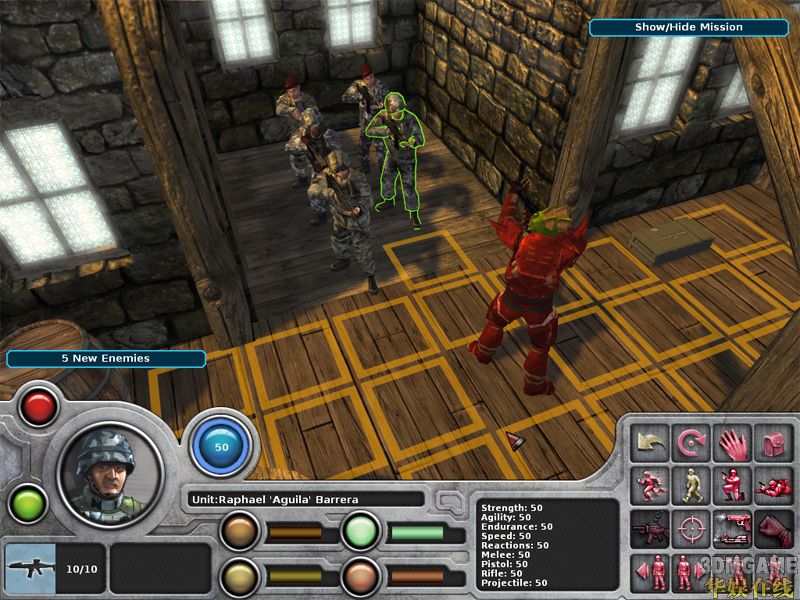Image resolution: width=800 pixels, height=600 pixels.
Task: Set the soldier to walking stance
Action: 691,485
